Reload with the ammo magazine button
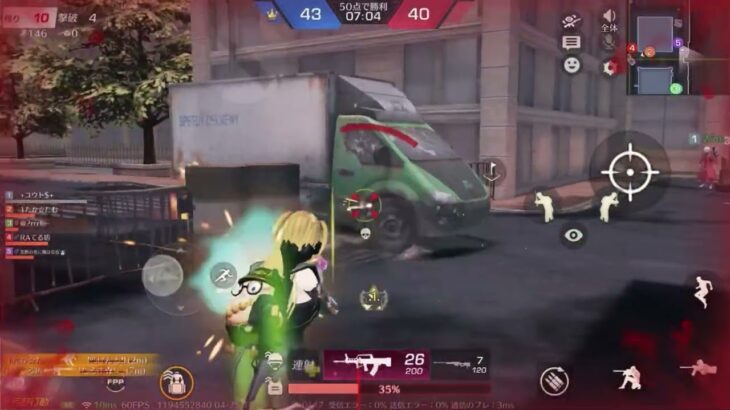The image size is (730, 410). click(x=553, y=379)
